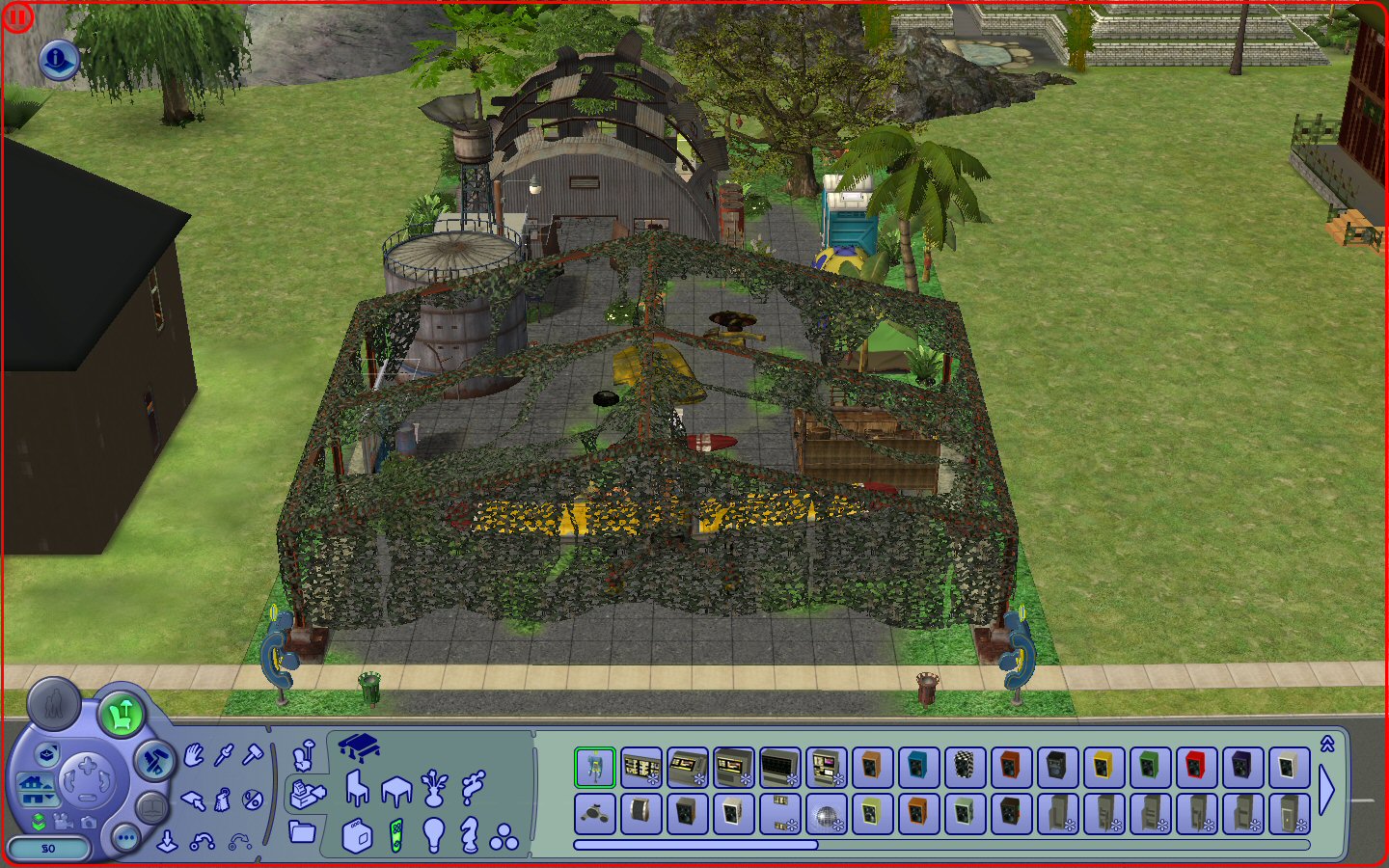Open the collections folder
The width and height of the screenshot is (1389, 868).
point(302,831)
